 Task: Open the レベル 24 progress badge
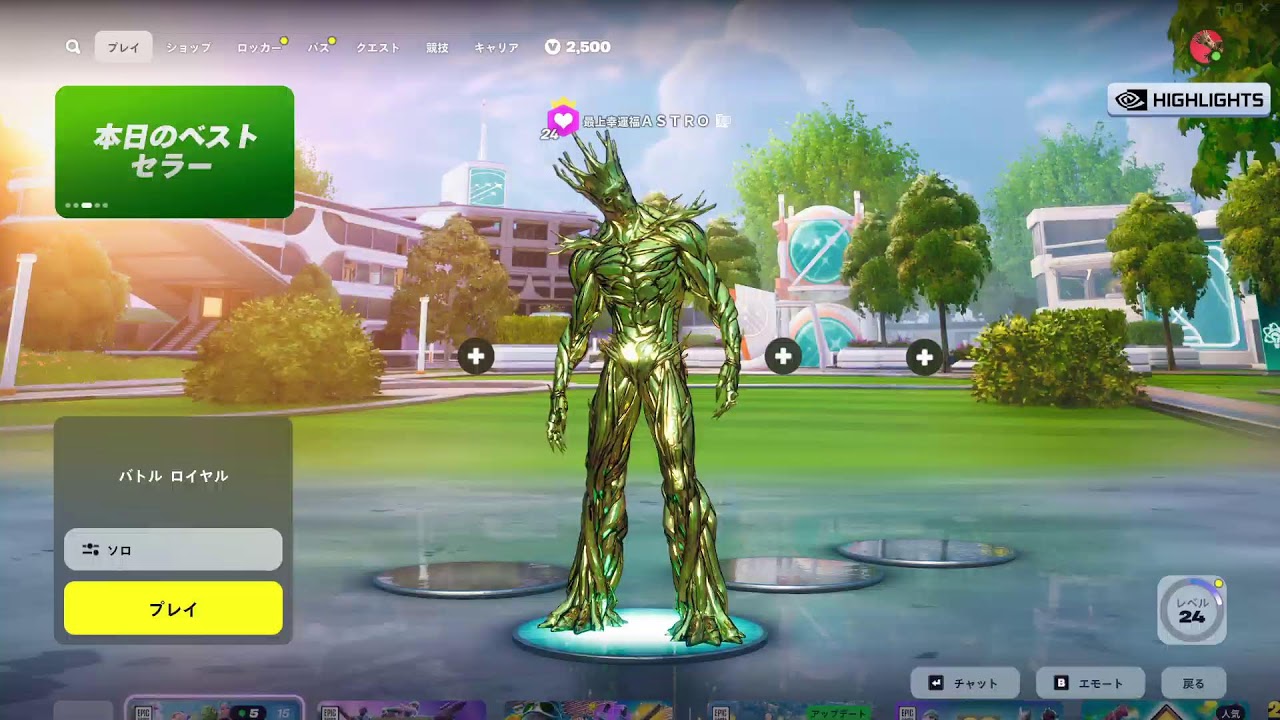pyautogui.click(x=1191, y=610)
